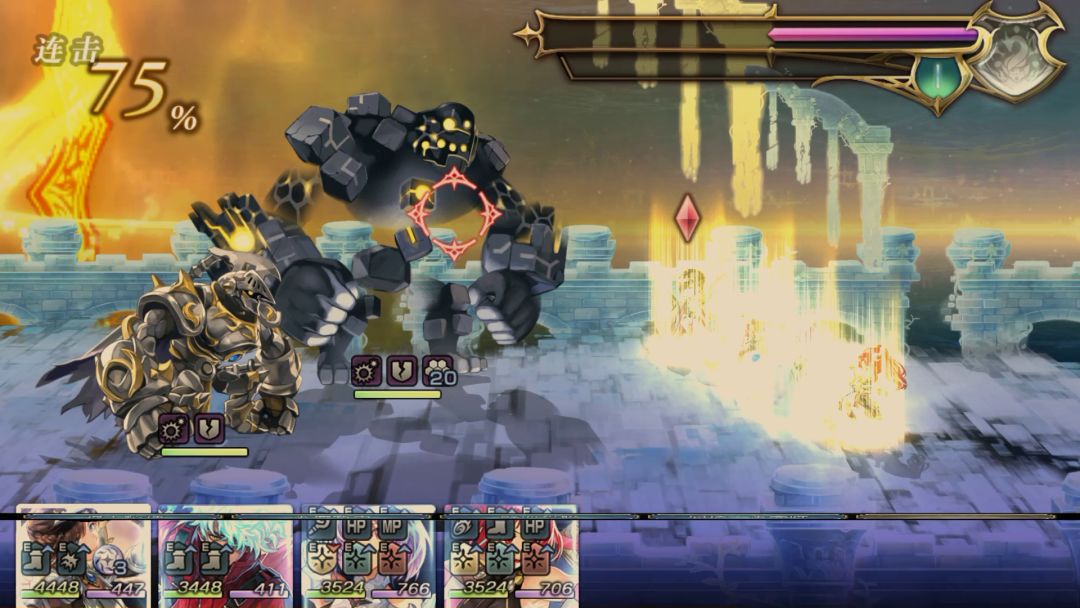This screenshot has height=608, width=1080.
Task: Select the teal-haired hero portrait with 3448 HP
Action: point(226,556)
